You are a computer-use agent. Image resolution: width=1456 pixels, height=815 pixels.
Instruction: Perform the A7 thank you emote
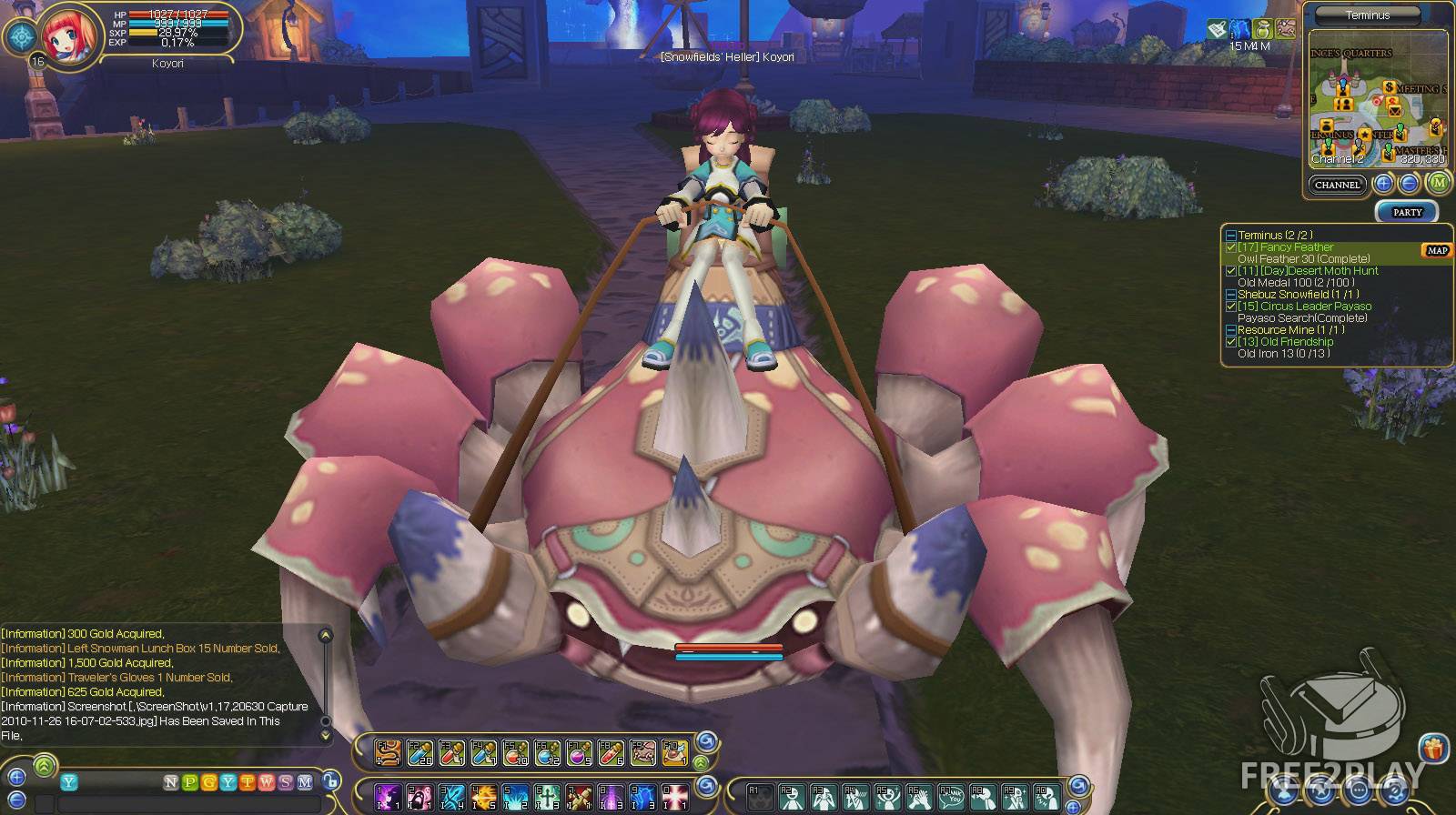pos(952,797)
